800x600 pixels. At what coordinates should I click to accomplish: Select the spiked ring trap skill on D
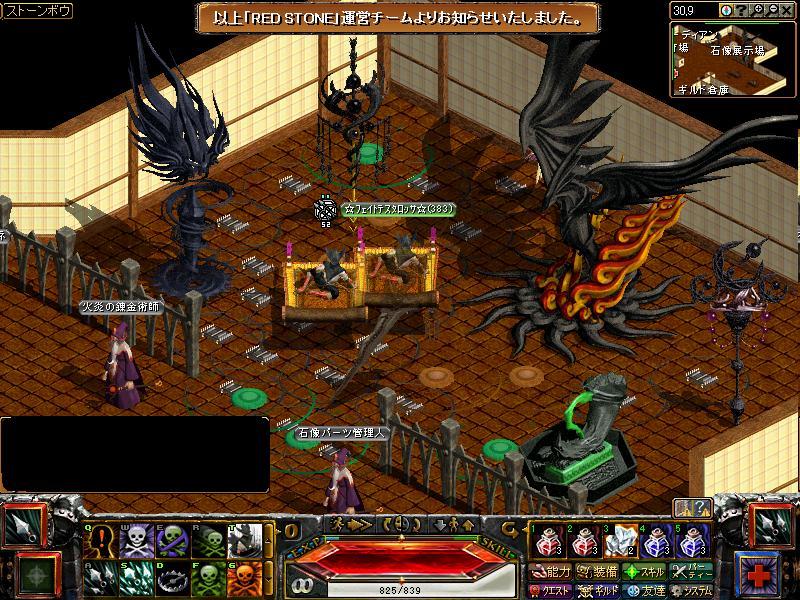tap(172, 577)
